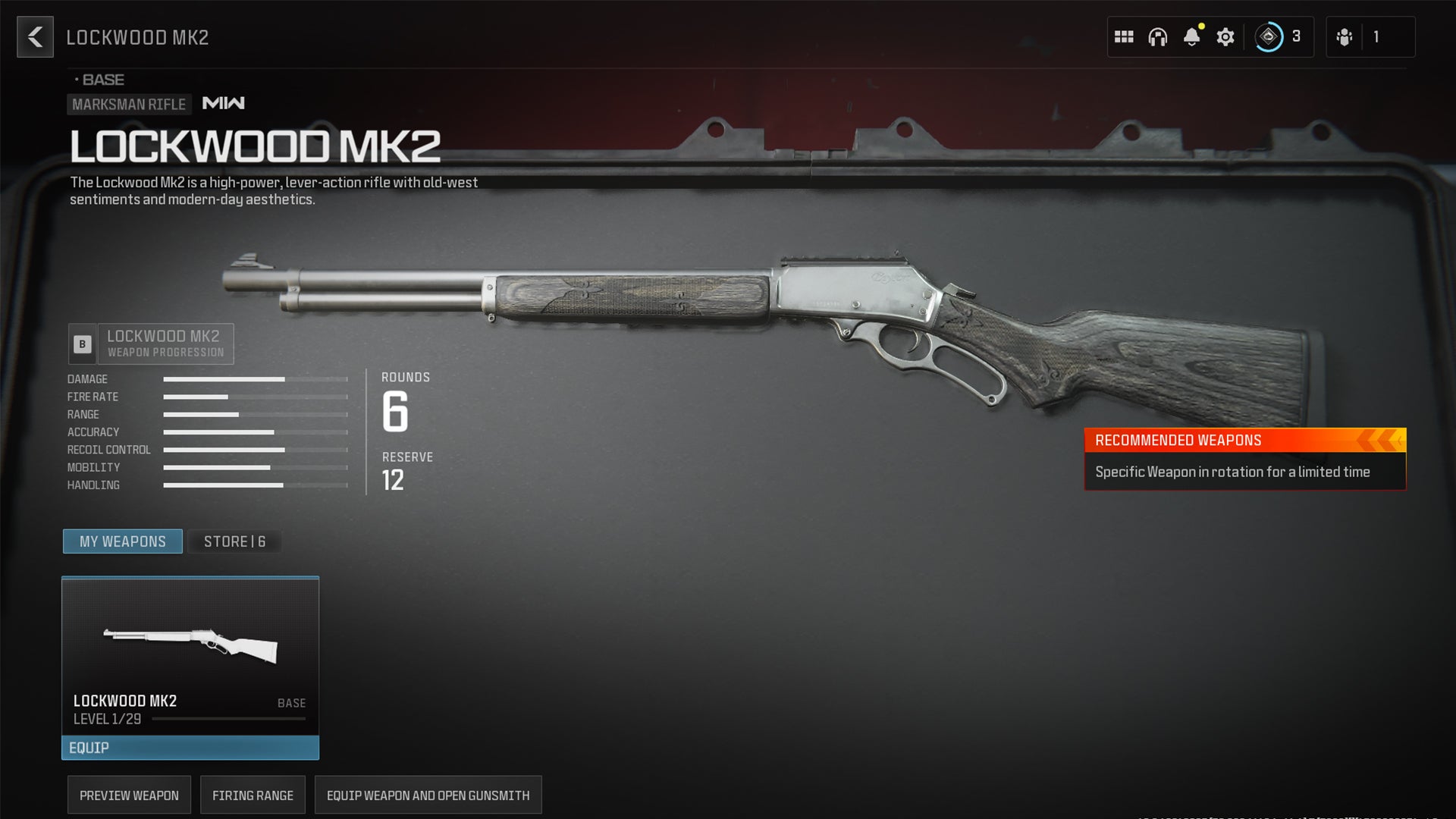
Task: Click EQUIP WEAPON AND OPEN GUNSMITH
Action: coord(428,795)
